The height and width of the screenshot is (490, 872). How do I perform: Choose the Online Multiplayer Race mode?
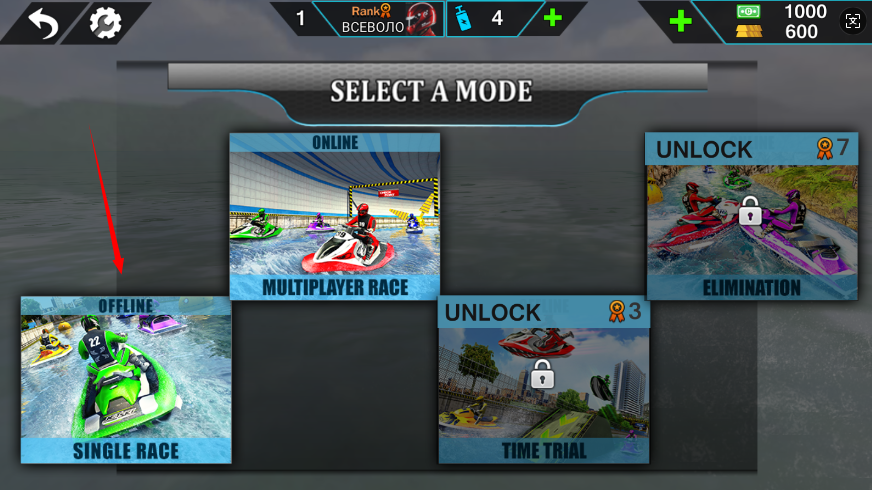(334, 216)
